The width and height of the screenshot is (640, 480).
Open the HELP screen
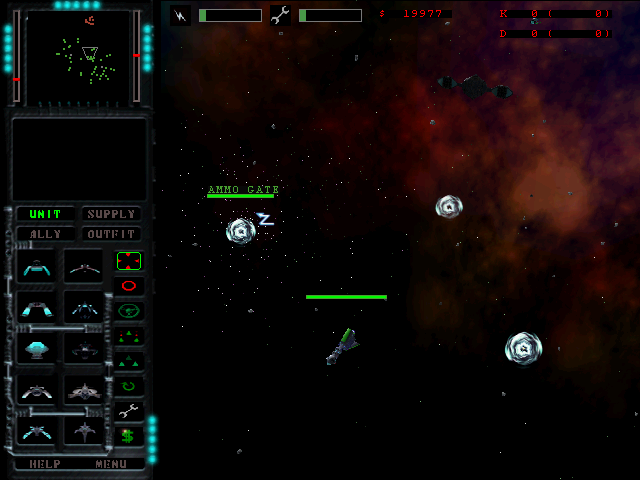pos(45,464)
